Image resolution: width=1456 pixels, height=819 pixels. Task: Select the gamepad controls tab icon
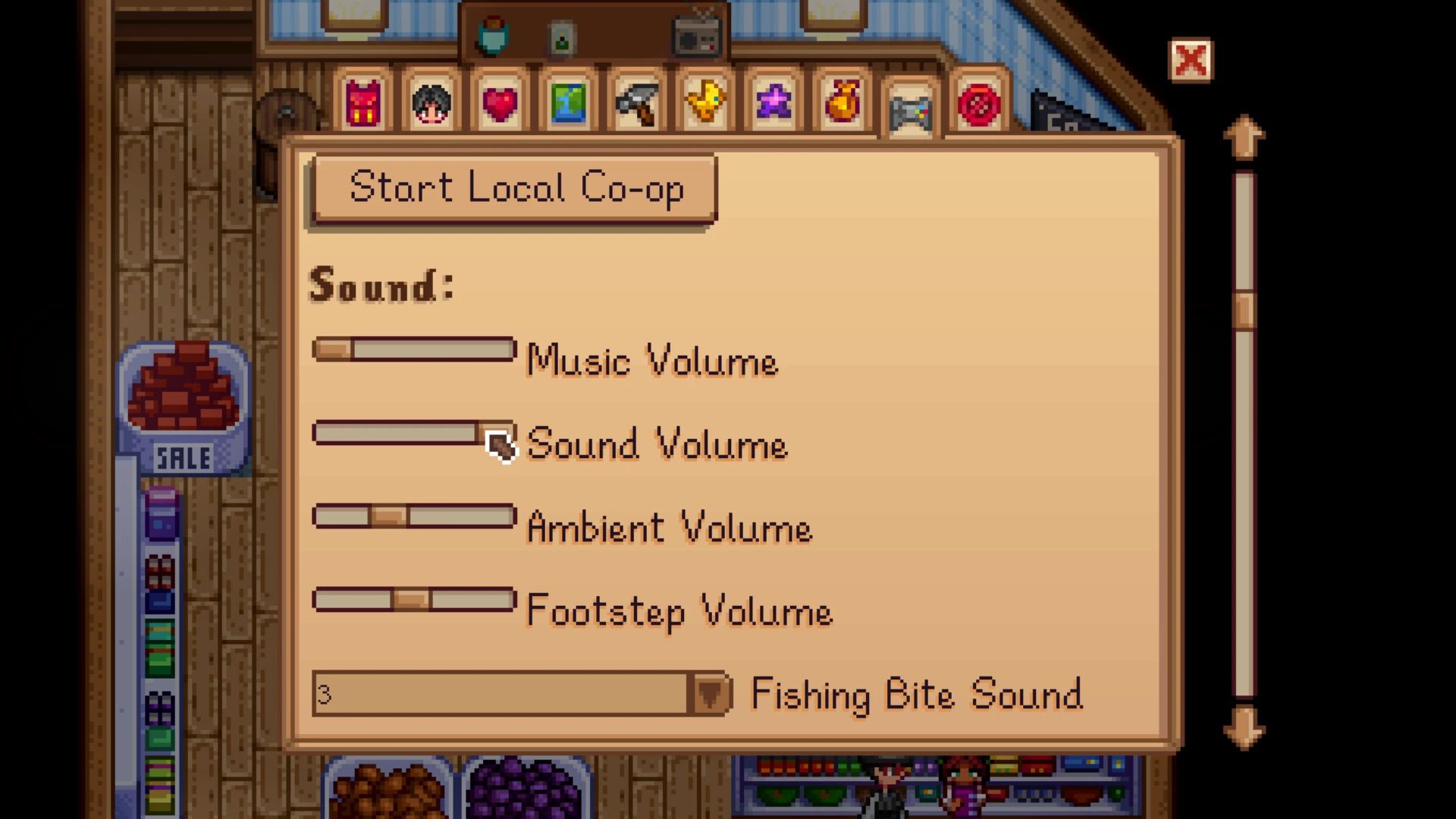[x=910, y=110]
